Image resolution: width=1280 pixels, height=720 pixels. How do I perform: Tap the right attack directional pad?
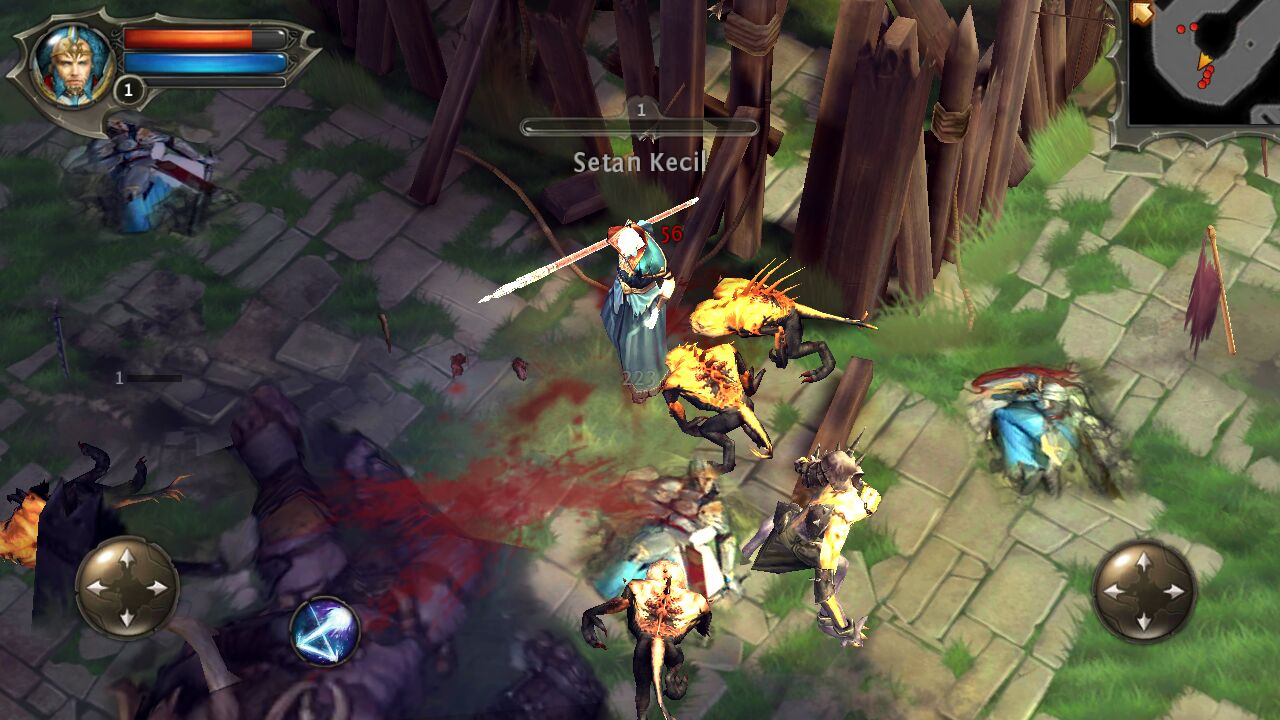1143,591
